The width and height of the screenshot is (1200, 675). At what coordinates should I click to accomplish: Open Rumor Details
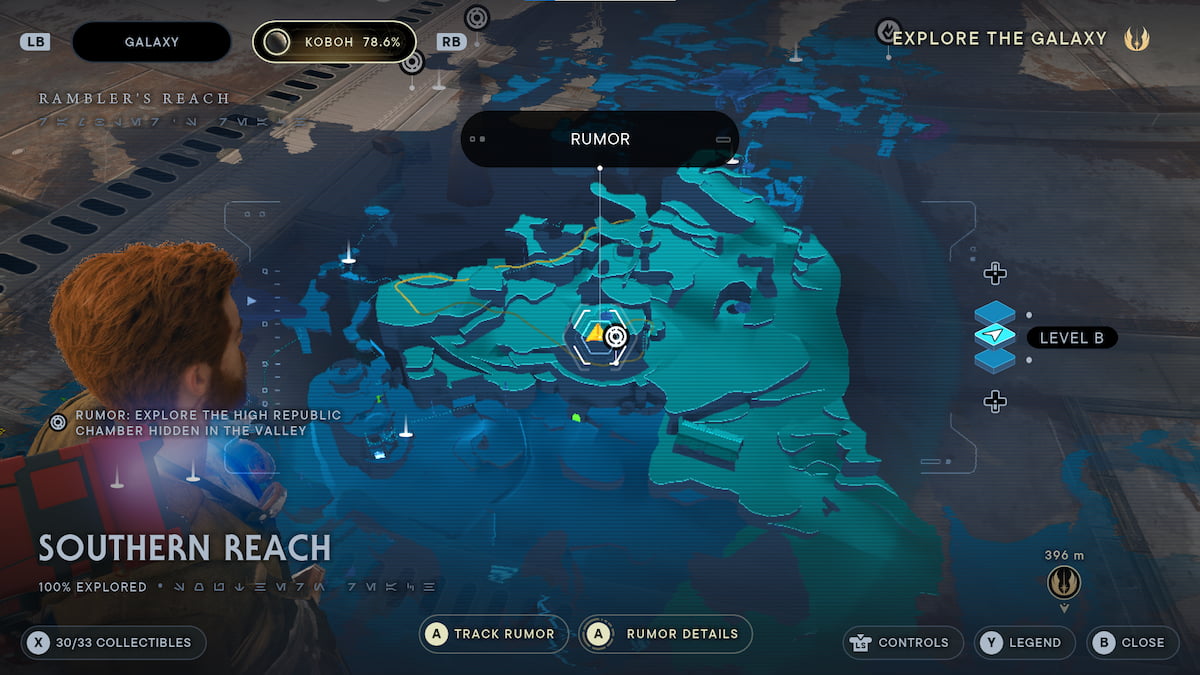tap(666, 634)
